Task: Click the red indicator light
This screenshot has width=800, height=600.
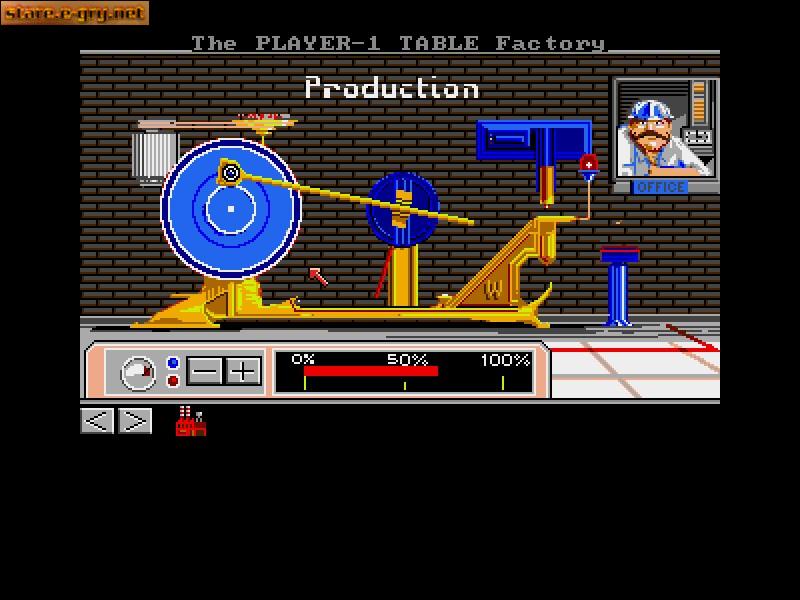Action: coord(173,381)
